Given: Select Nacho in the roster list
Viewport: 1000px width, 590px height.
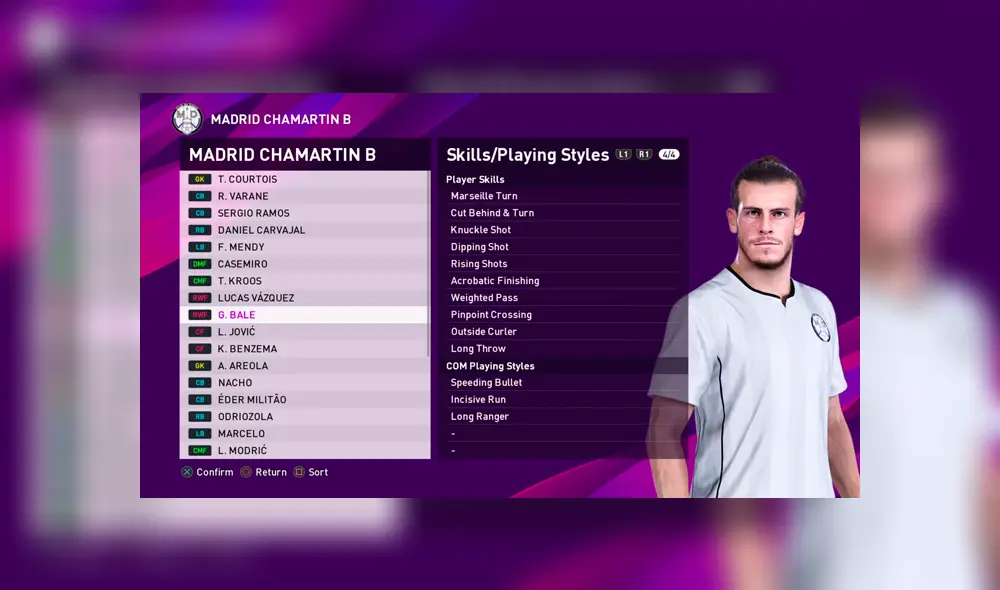Looking at the screenshot, I should click(x=304, y=383).
